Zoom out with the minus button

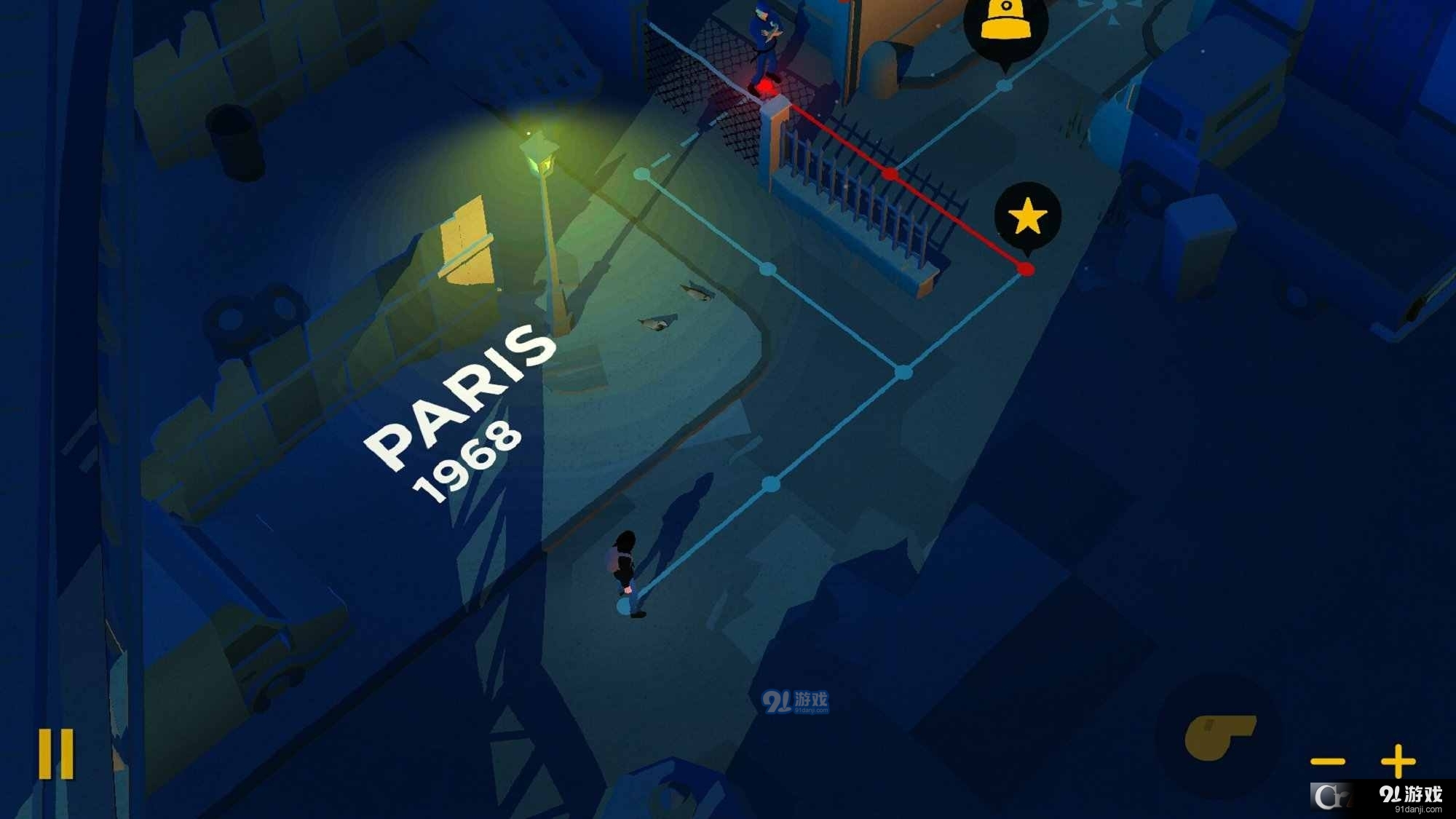pos(1327,761)
